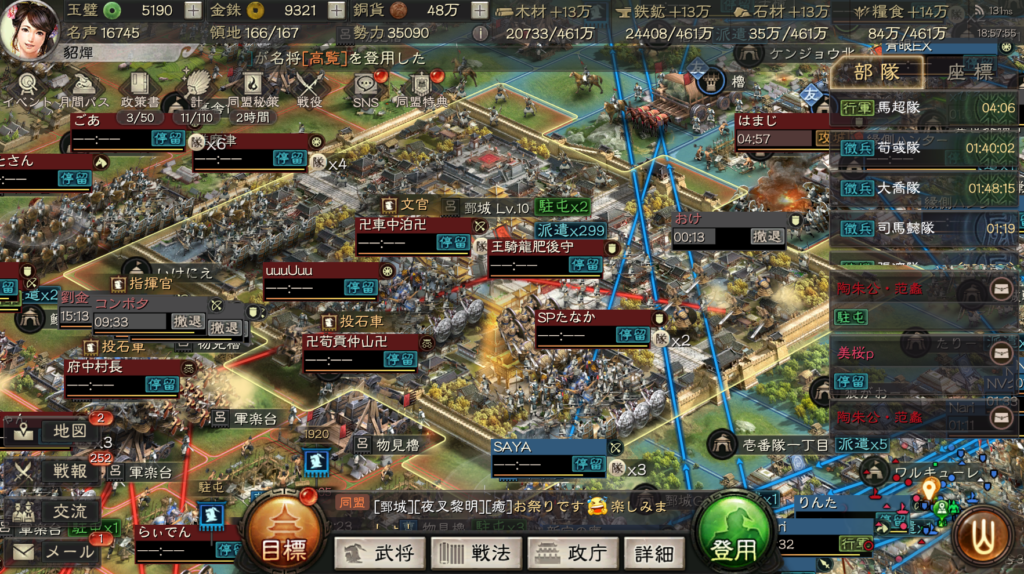Open the 武将 generals screen
The width and height of the screenshot is (1024, 574).
[x=379, y=552]
